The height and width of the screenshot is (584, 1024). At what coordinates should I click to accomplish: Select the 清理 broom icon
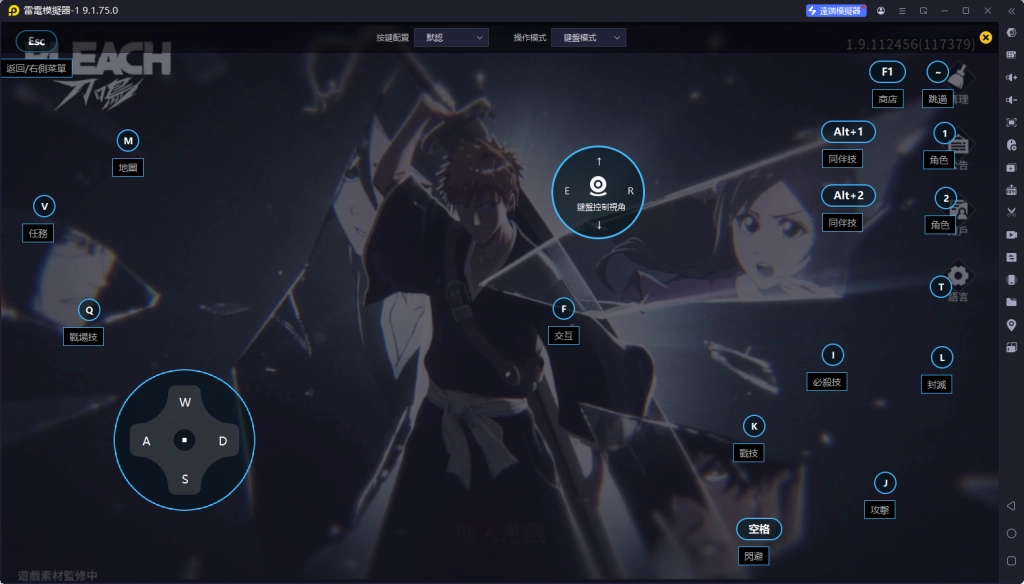coord(959,78)
